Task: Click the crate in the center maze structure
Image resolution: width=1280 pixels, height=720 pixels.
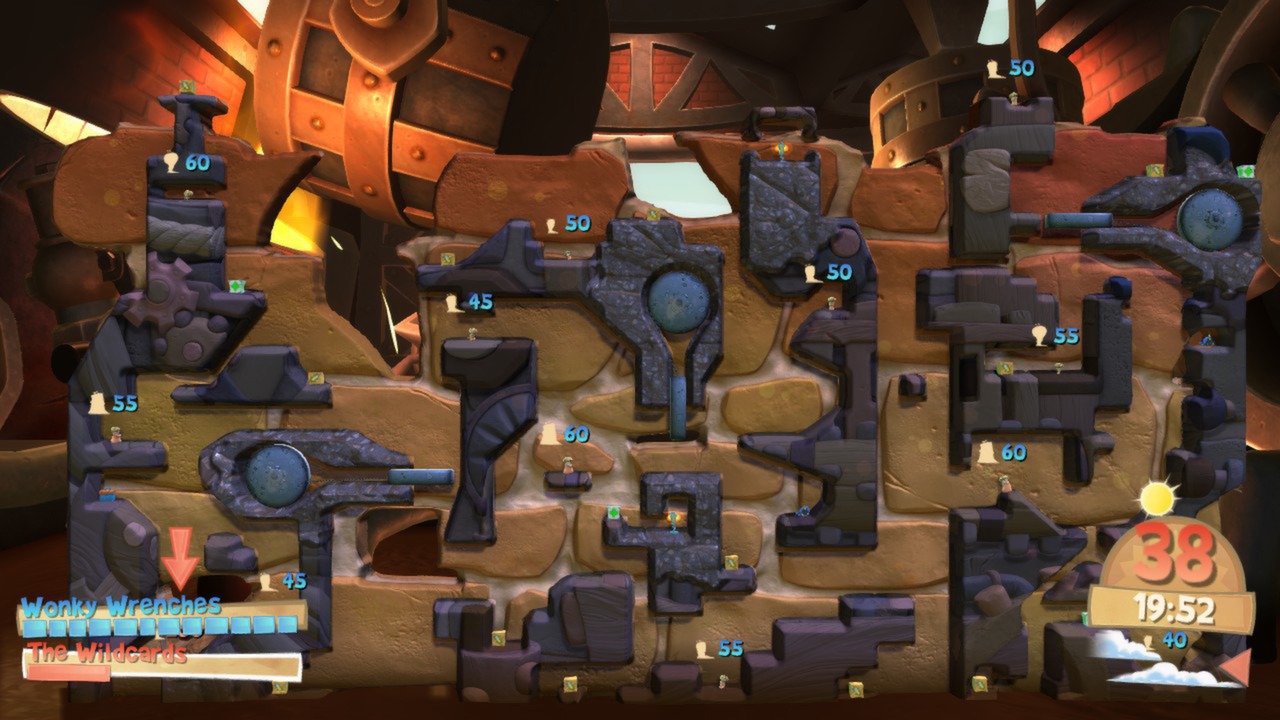Action: (x=613, y=512)
